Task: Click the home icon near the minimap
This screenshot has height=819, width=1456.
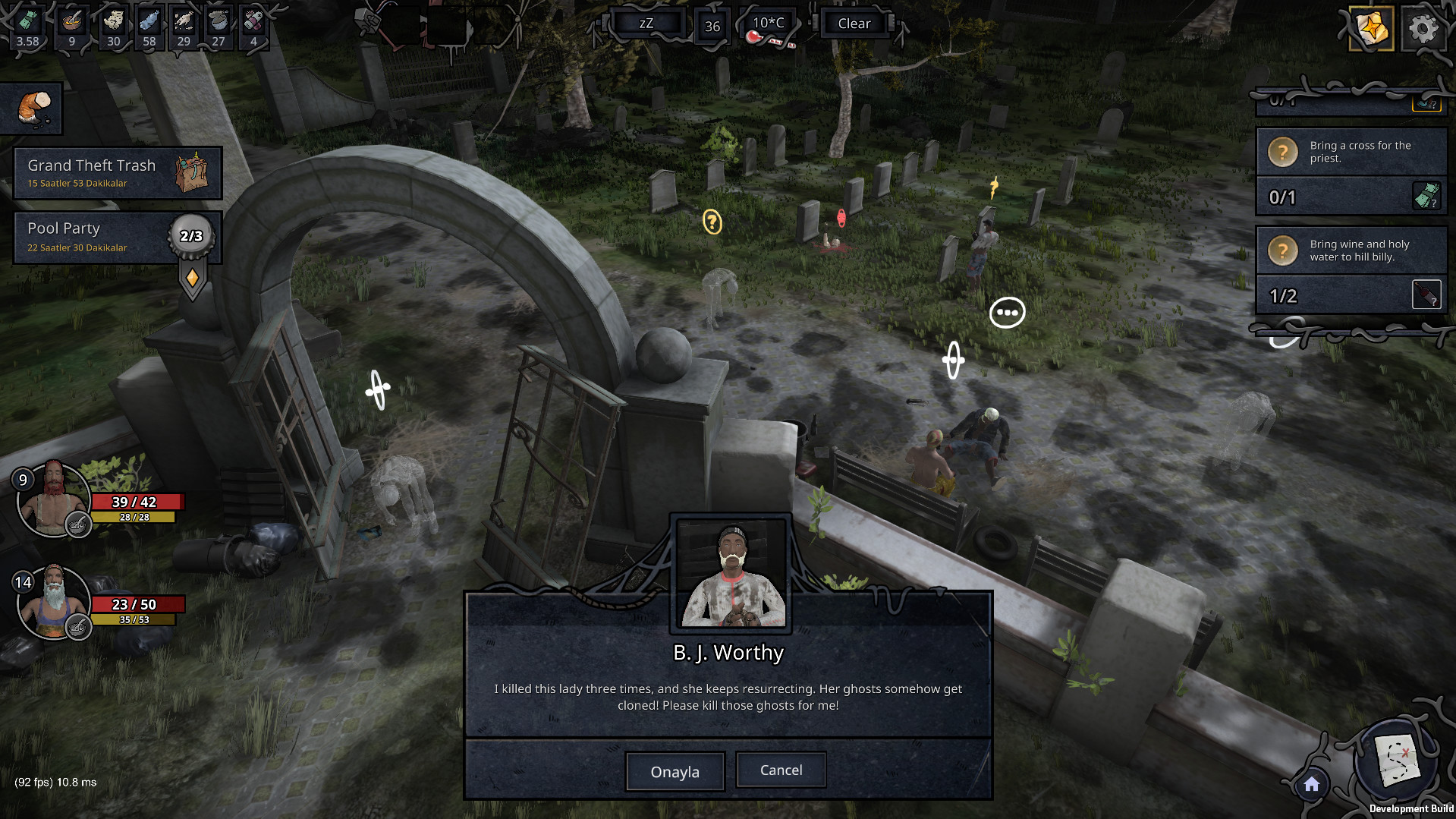Action: point(1311,786)
